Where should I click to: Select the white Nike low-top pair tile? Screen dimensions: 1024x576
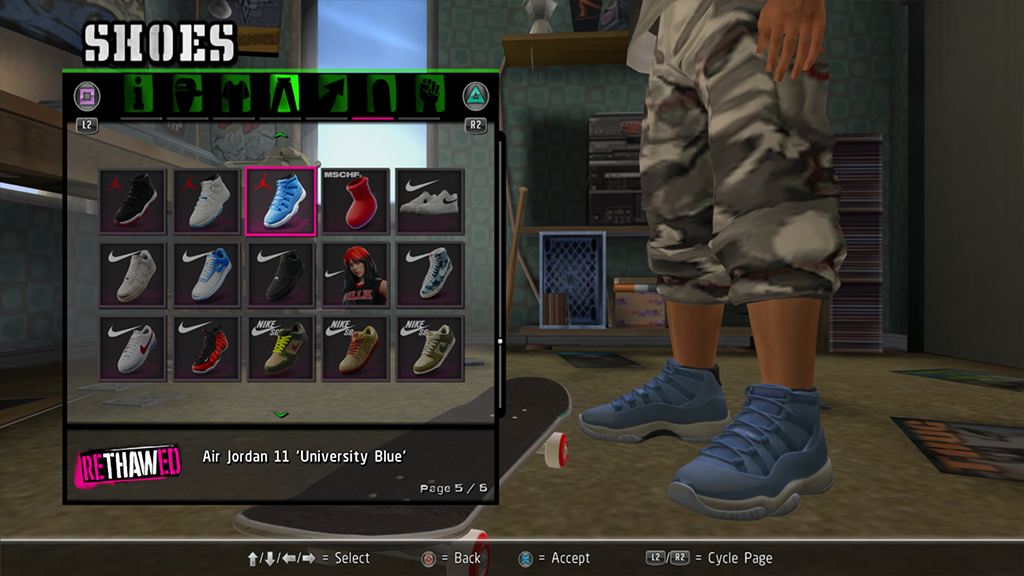pos(429,202)
